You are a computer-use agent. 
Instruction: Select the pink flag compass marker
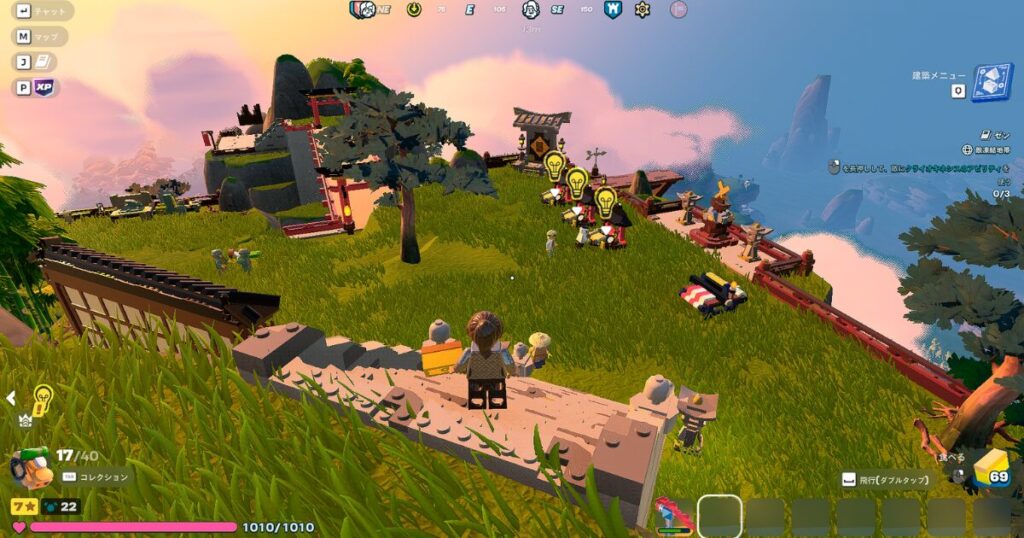pyautogui.click(x=678, y=9)
